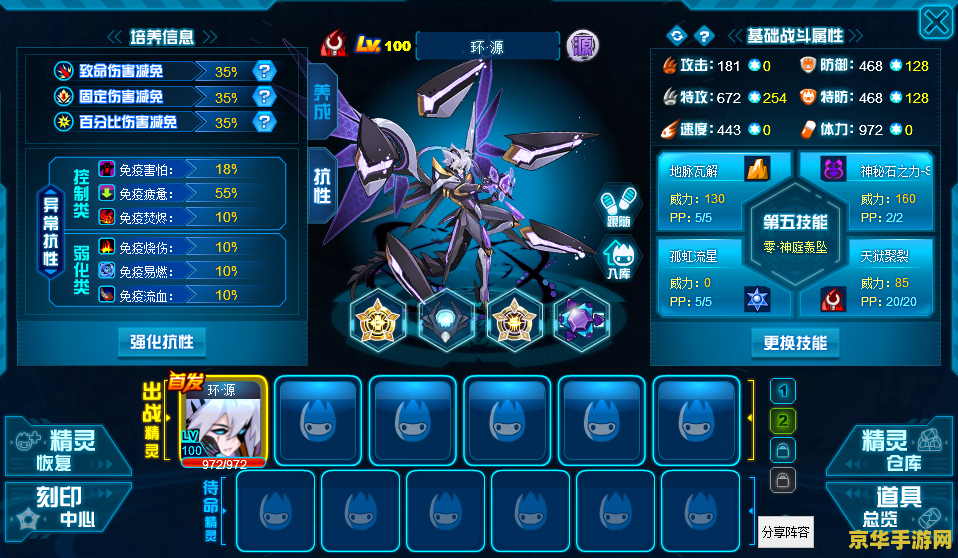Toggle the 跟随 follow button

point(617,207)
